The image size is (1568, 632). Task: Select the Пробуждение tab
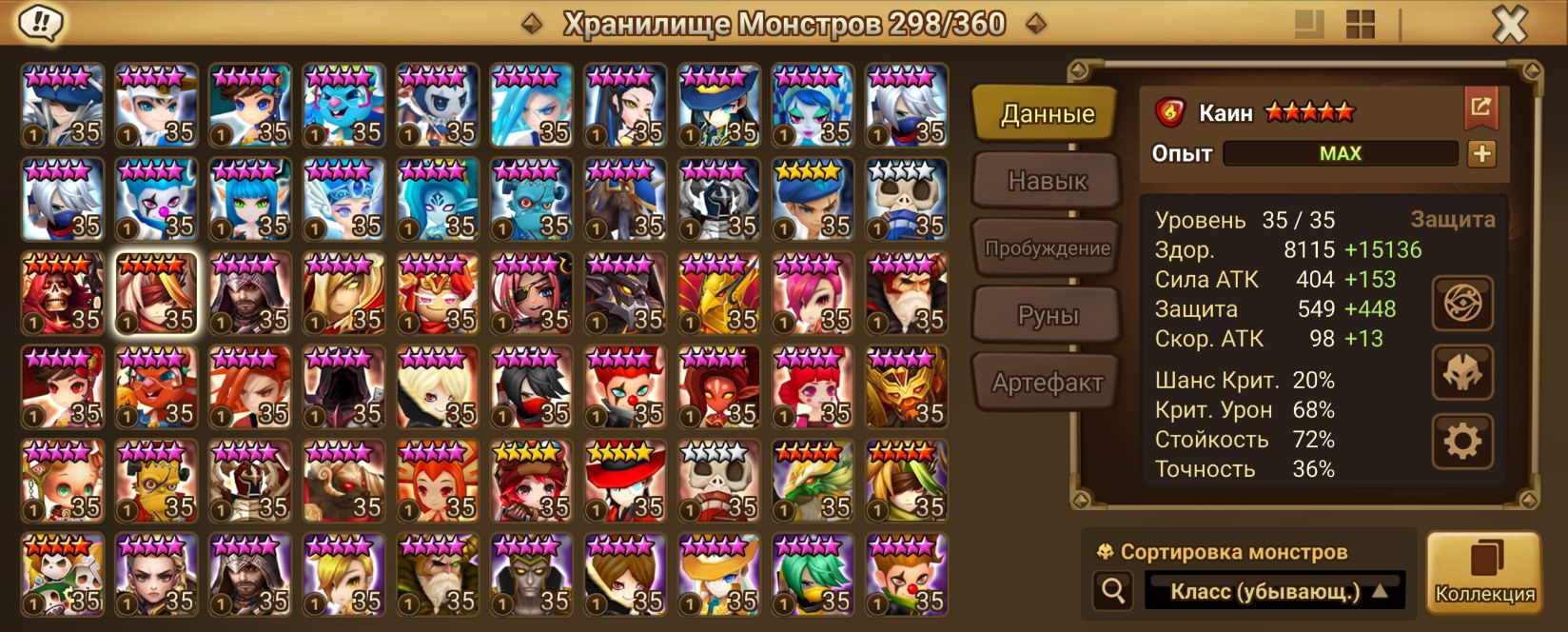pos(1047,248)
